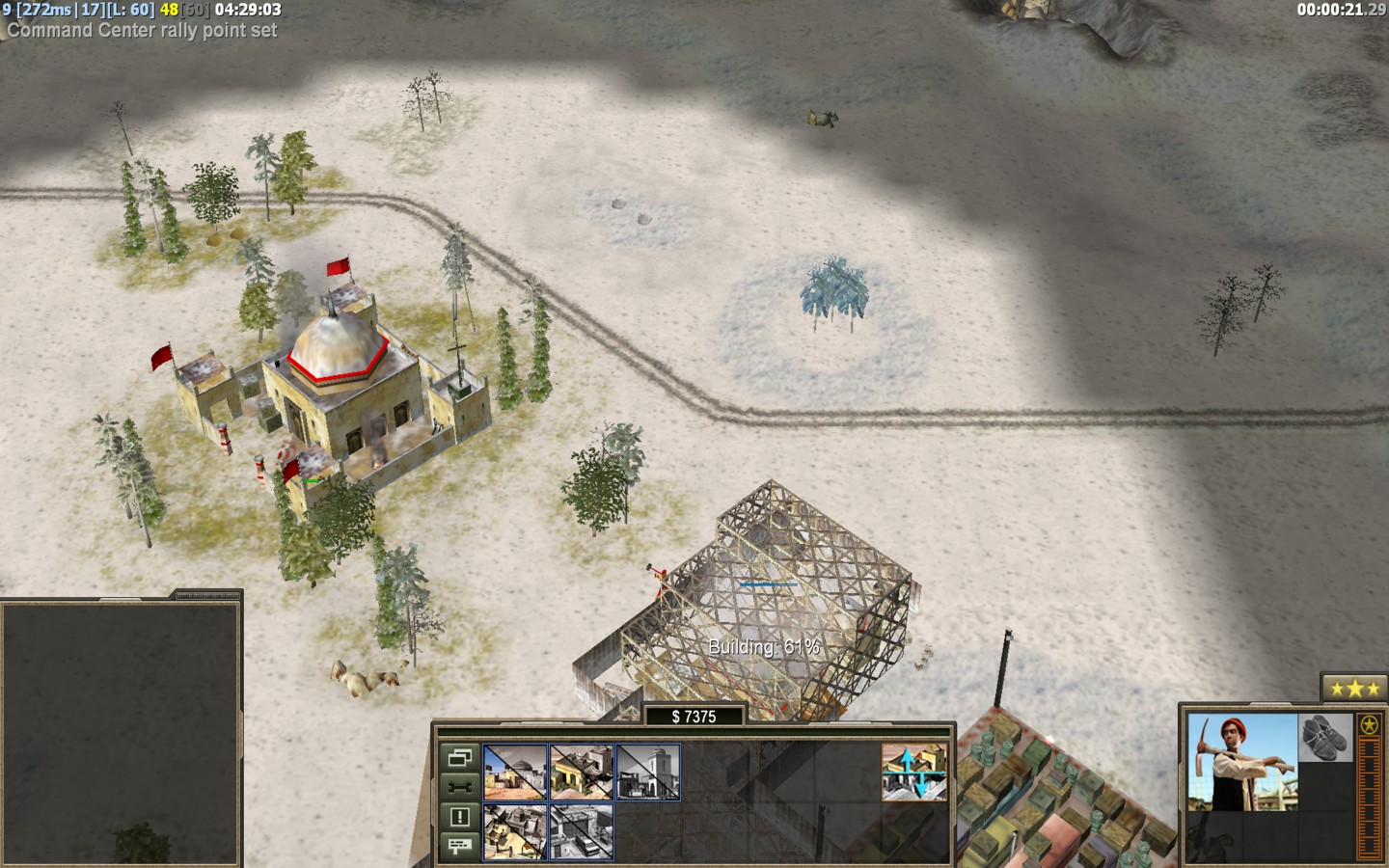Viewport: 1389px width, 868px height.
Task: Click the worker shoes upgrade icon
Action: pyautogui.click(x=1325, y=738)
